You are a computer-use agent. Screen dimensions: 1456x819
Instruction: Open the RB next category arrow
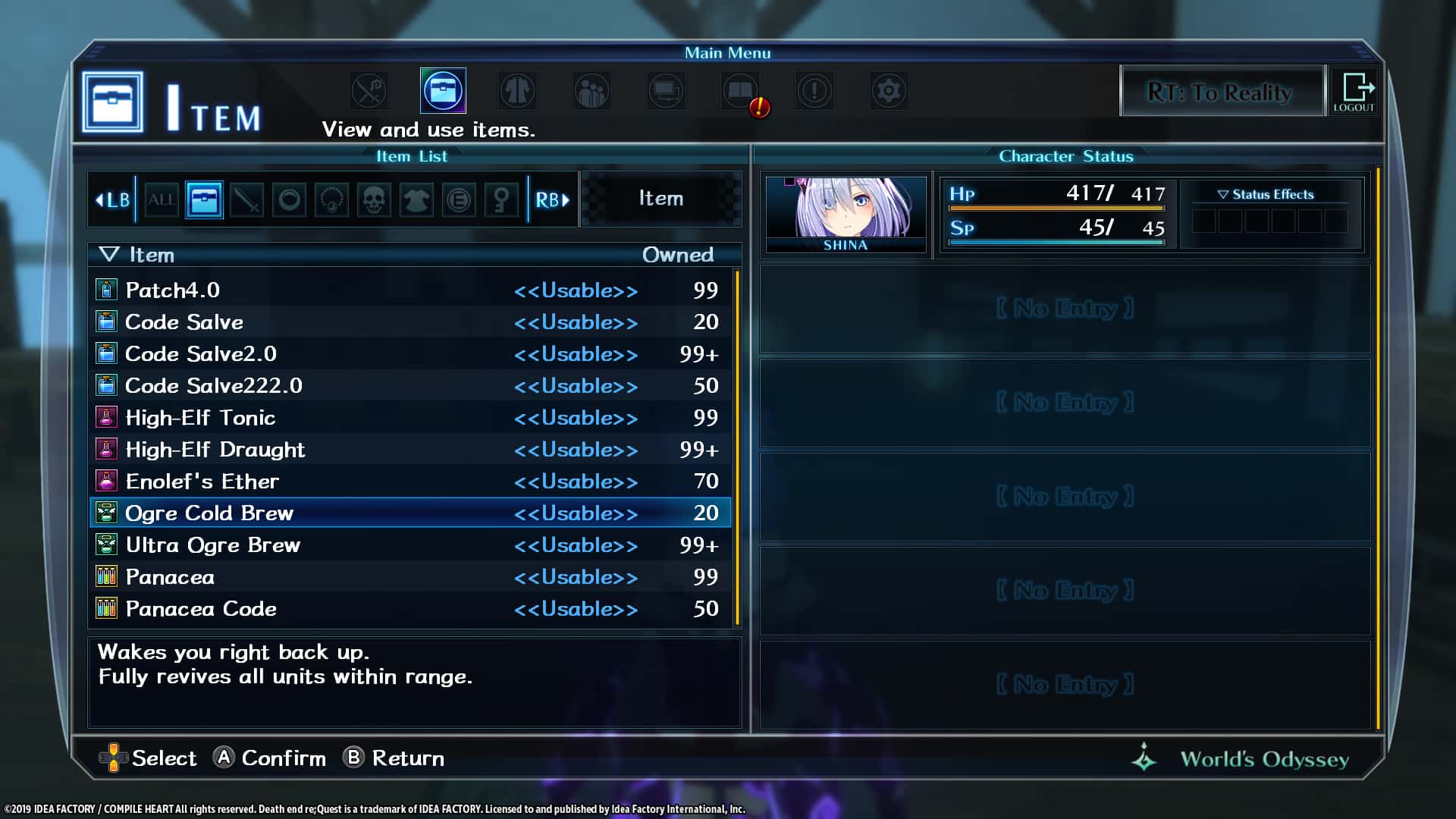pos(553,199)
